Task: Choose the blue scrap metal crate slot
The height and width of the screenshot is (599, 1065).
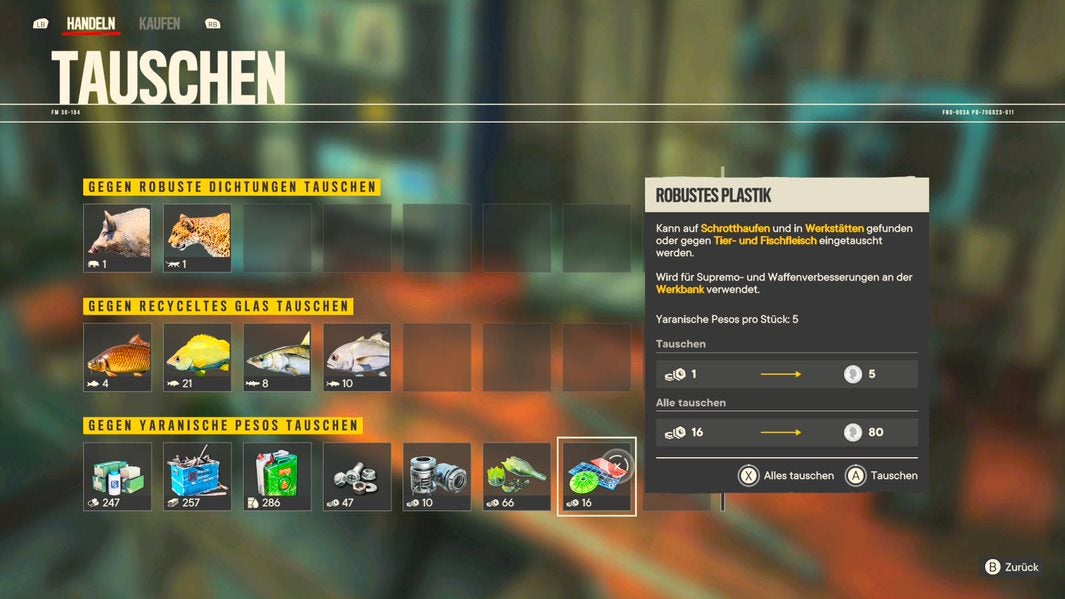Action: [197, 476]
